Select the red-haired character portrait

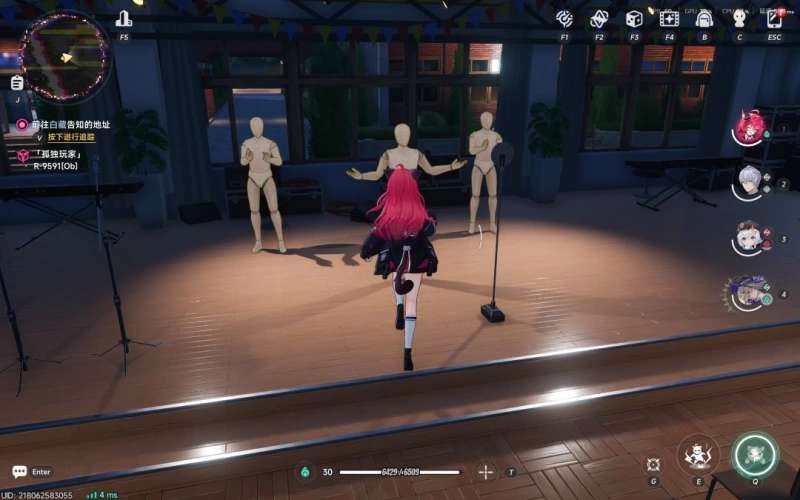(x=749, y=127)
